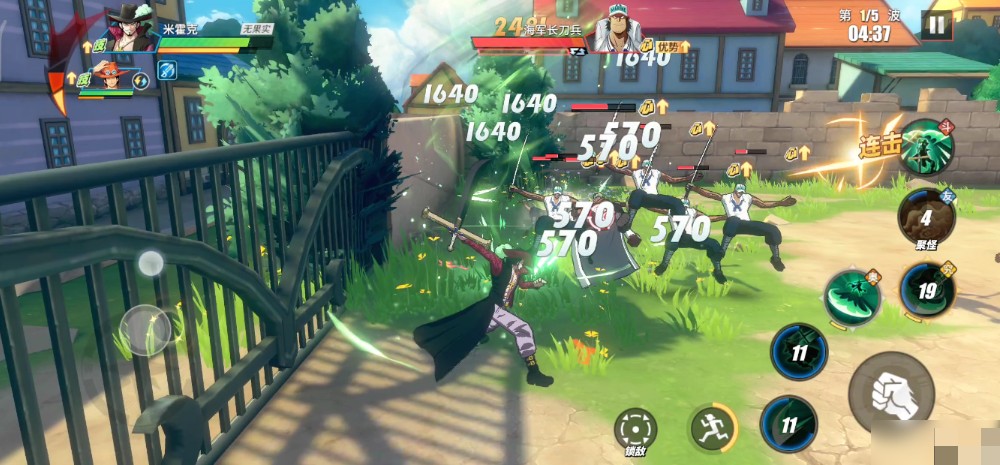1000x465 pixels.
Task: Select the 海军长刀兵 enemy portrait
Action: pos(617,33)
